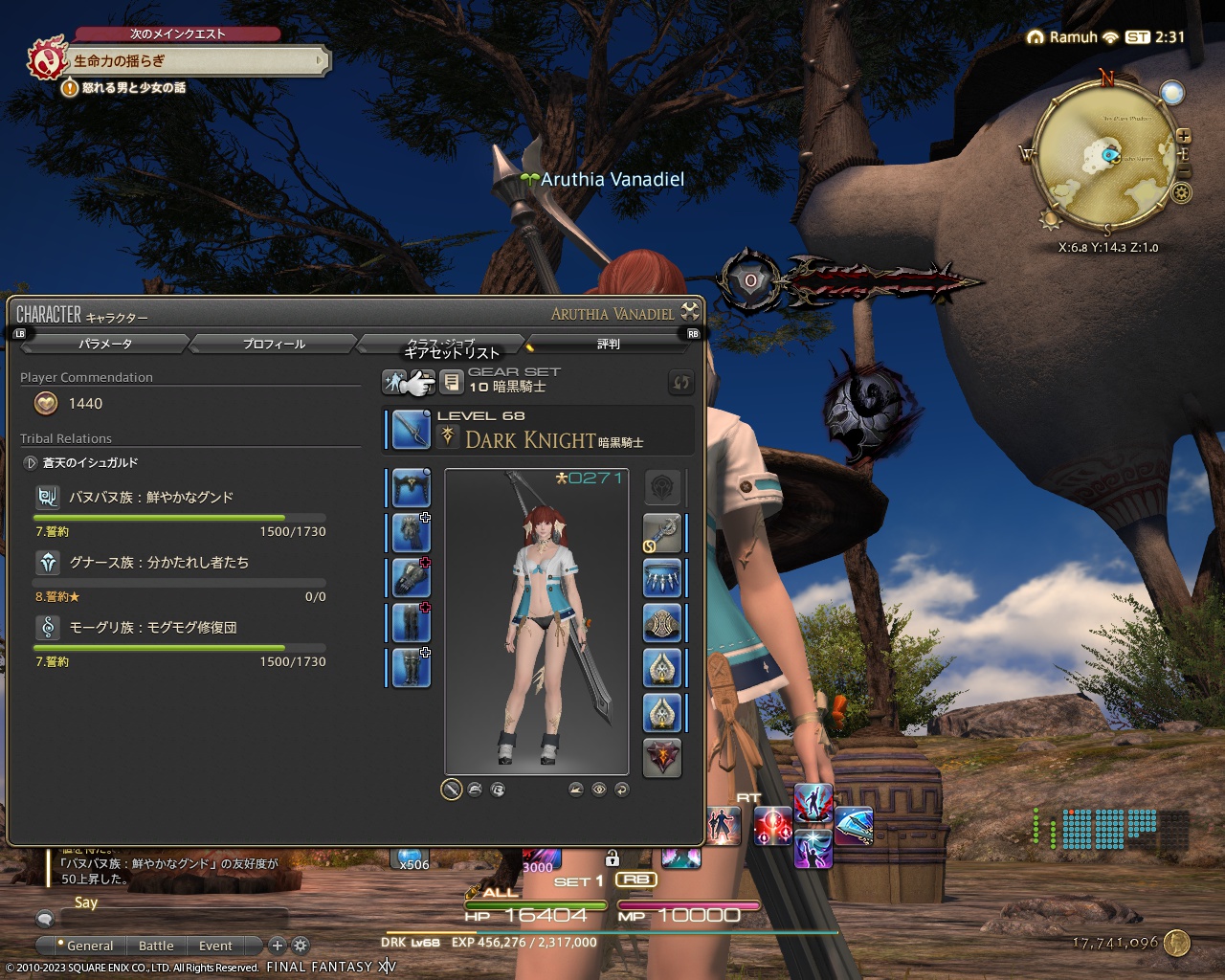
Task: Toggle headgear display under the character preview
Action: 475,790
